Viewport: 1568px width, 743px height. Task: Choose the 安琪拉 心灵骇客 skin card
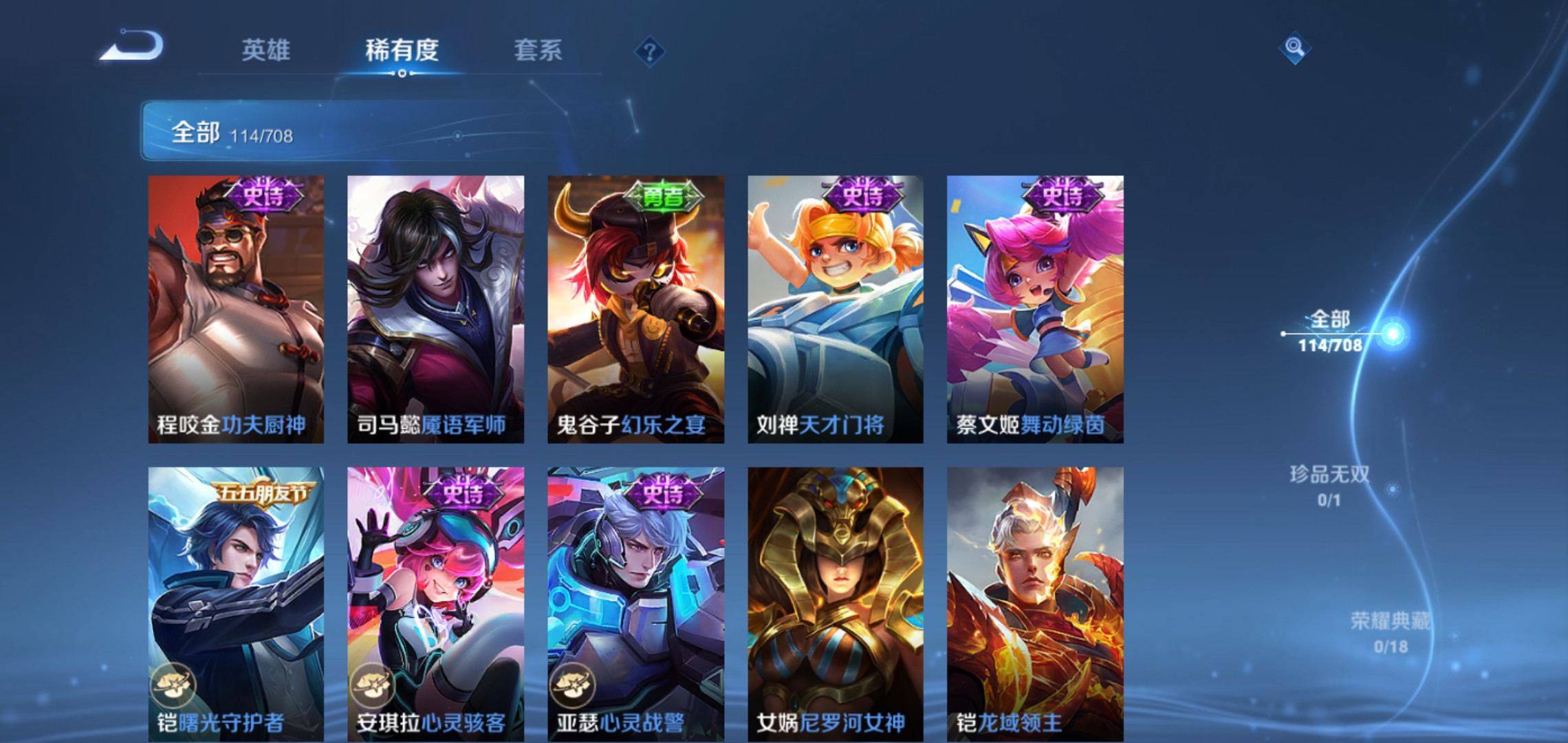pyautogui.click(x=435, y=604)
